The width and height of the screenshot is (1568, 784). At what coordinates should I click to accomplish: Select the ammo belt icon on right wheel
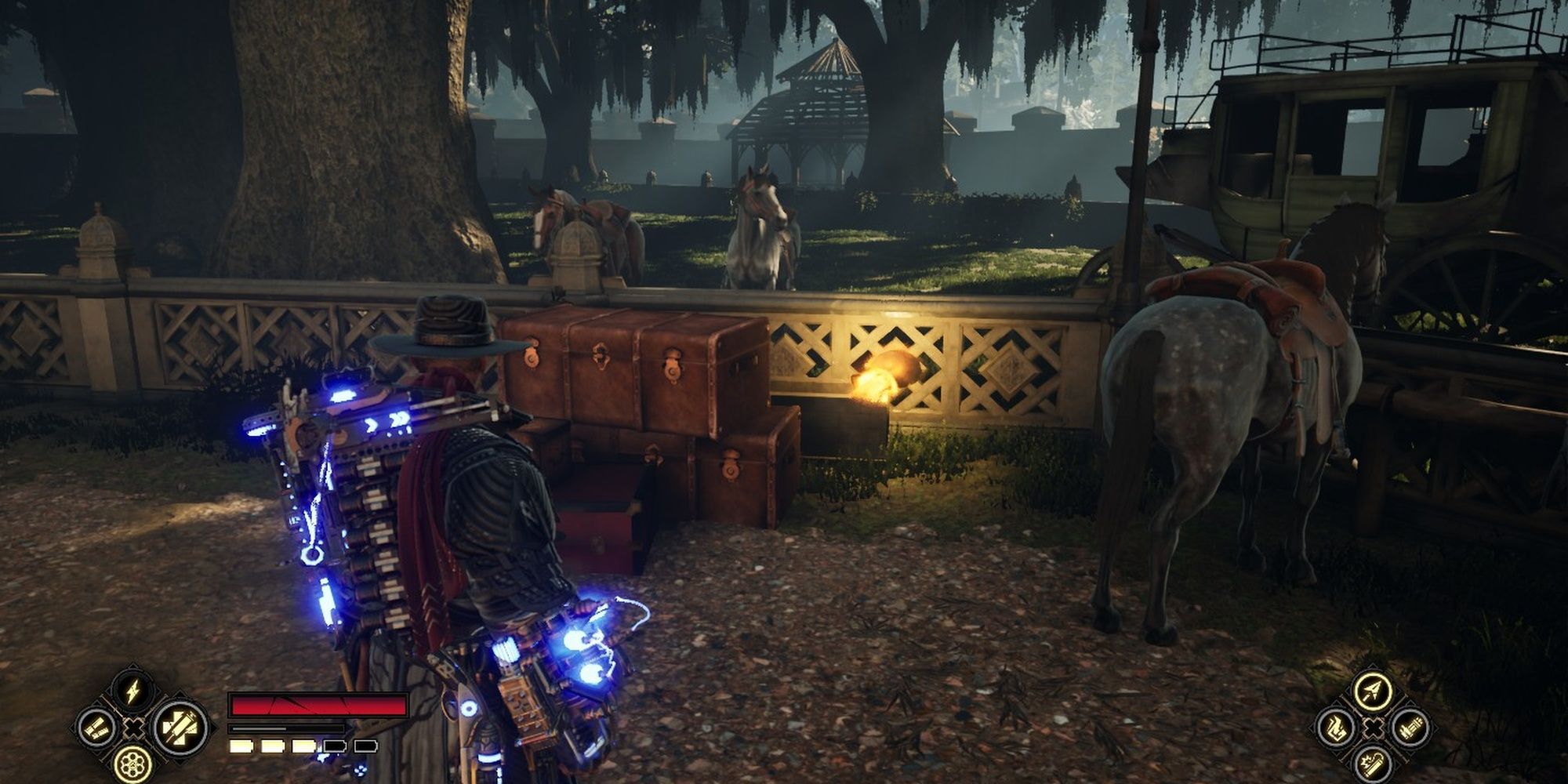click(x=1410, y=728)
